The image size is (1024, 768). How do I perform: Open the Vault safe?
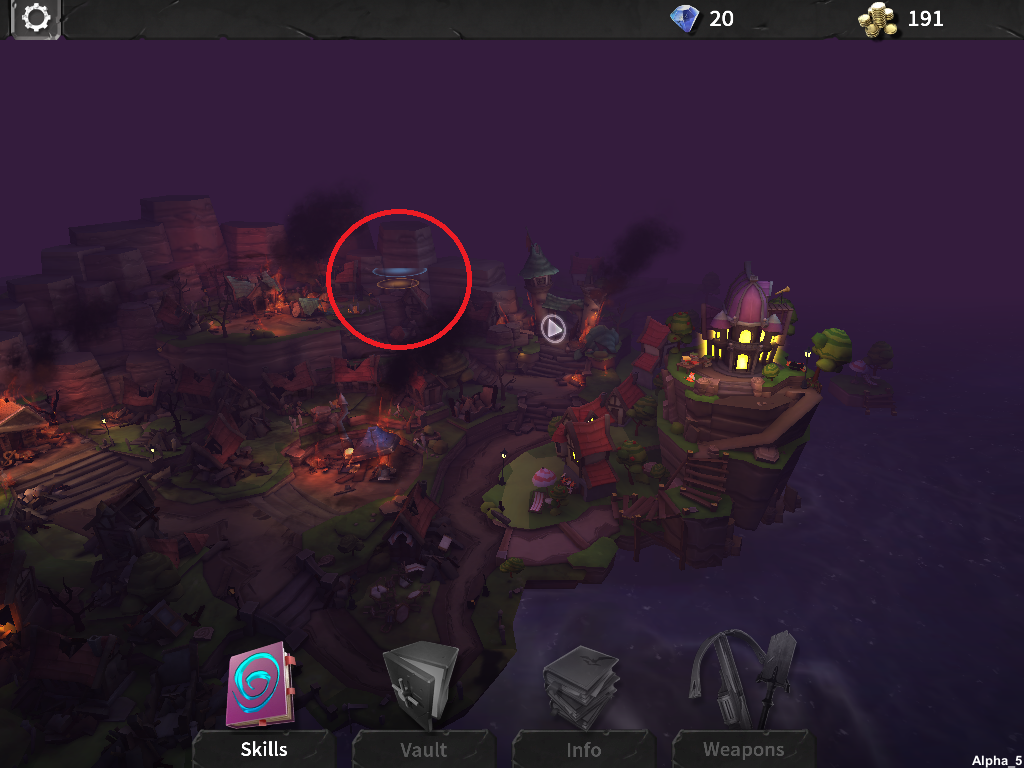point(422,688)
